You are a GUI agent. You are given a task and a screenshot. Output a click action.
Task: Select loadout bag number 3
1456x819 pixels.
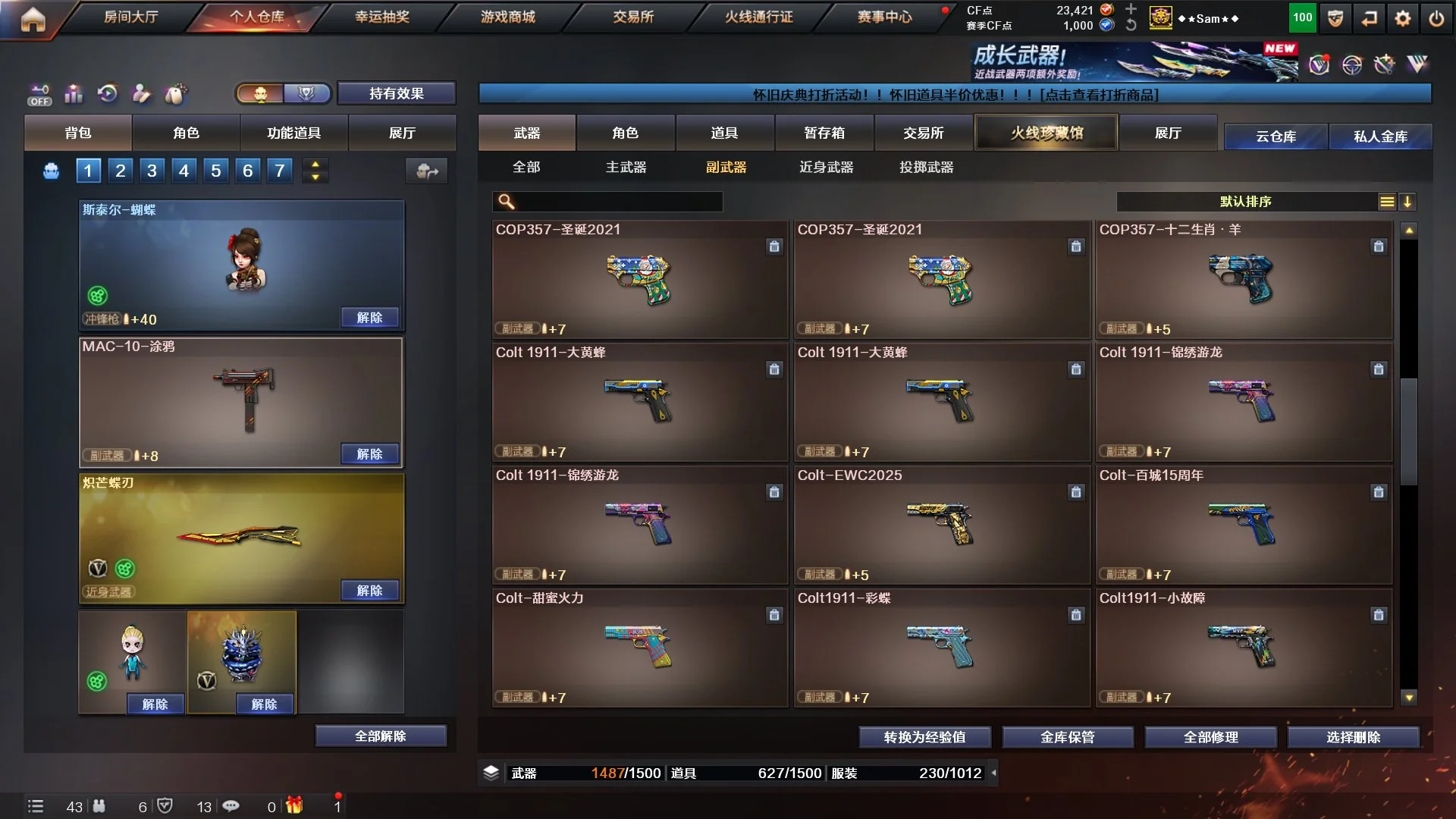[x=152, y=171]
